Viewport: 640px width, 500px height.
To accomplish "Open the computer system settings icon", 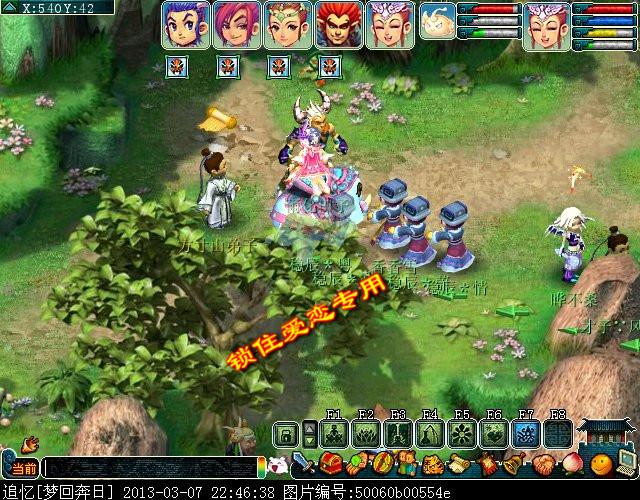I will [x=627, y=463].
